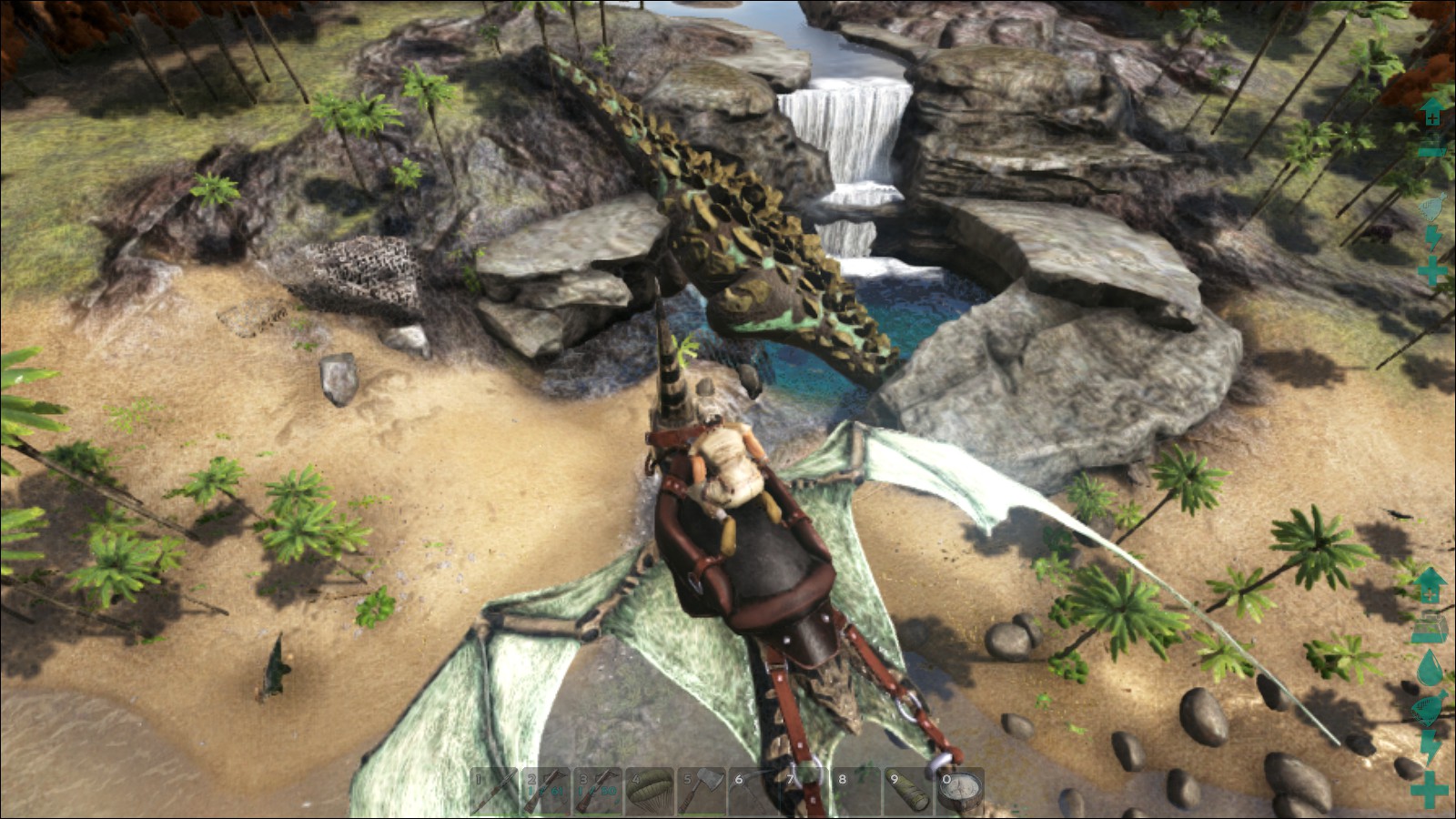1456x819 pixels.
Task: Equip the rifle showing 61 ammo
Action: 546,792
